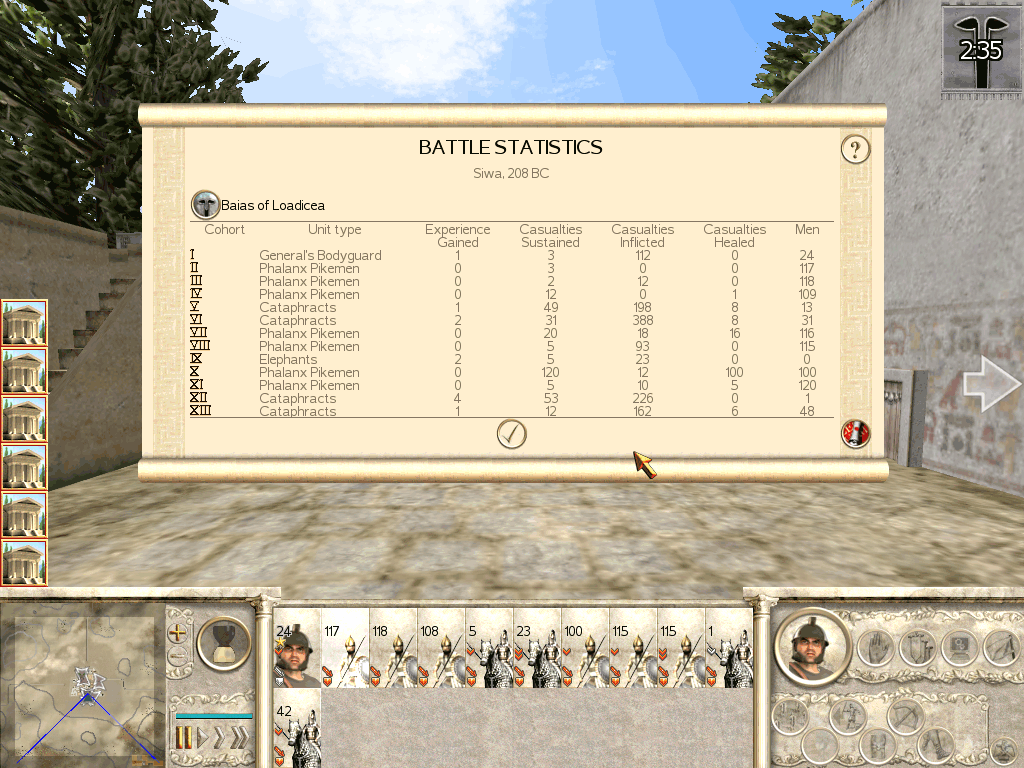Viewport: 1024px width, 768px height.
Task: Click the red round button on the scroll
Action: [x=856, y=434]
